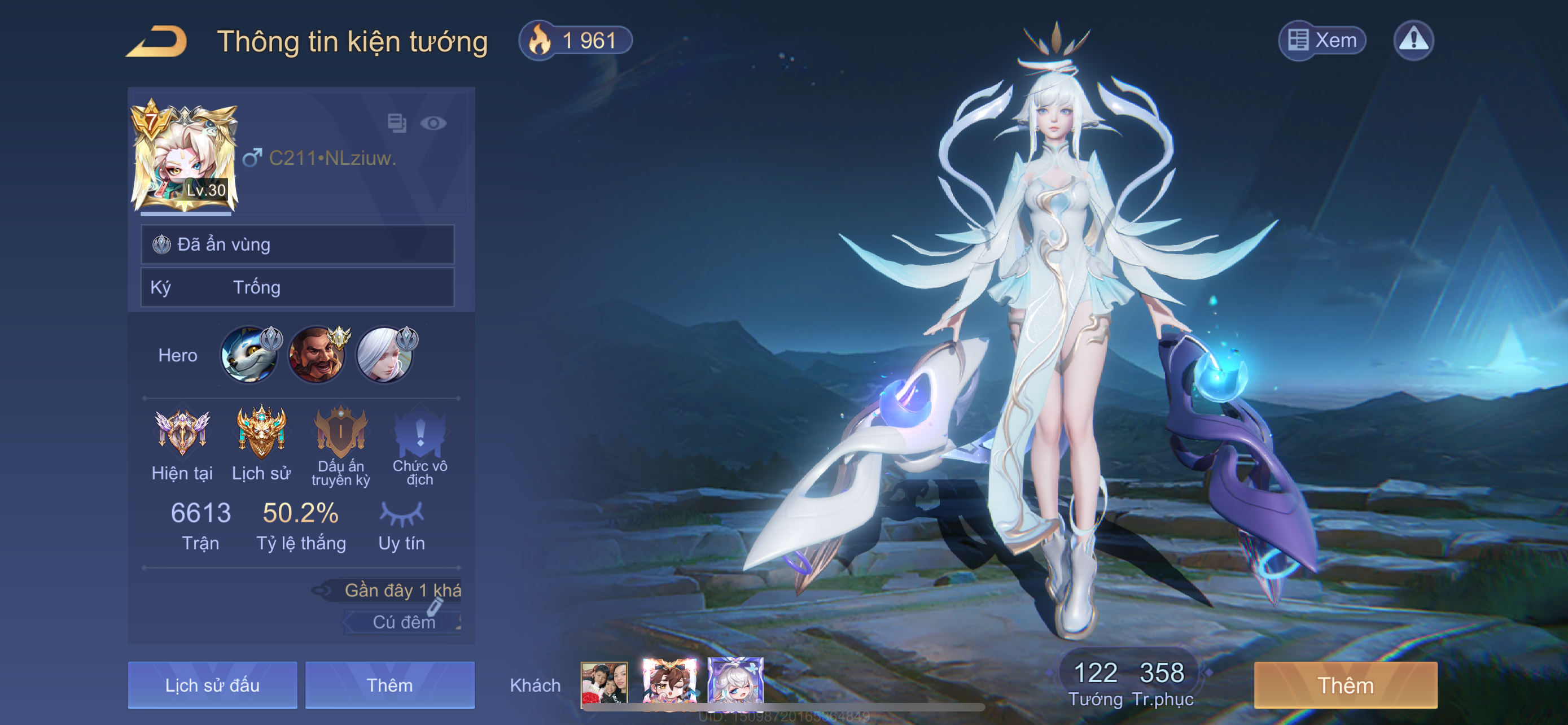1568x725 pixels.
Task: Select the bearded red hero portrait
Action: (x=317, y=355)
